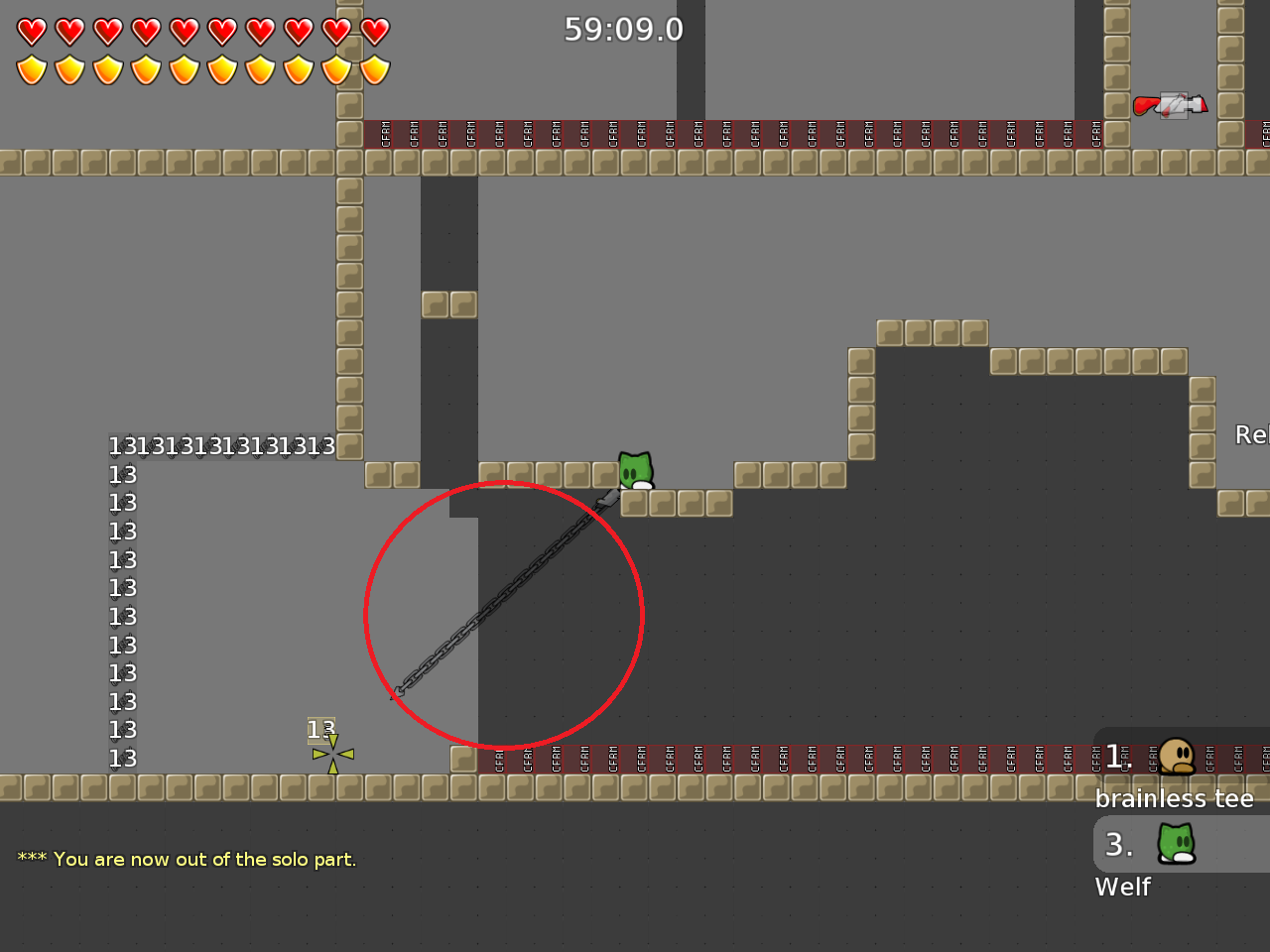This screenshot has width=1270, height=952.
Task: Click the solo part chat message
Action: click(x=185, y=859)
